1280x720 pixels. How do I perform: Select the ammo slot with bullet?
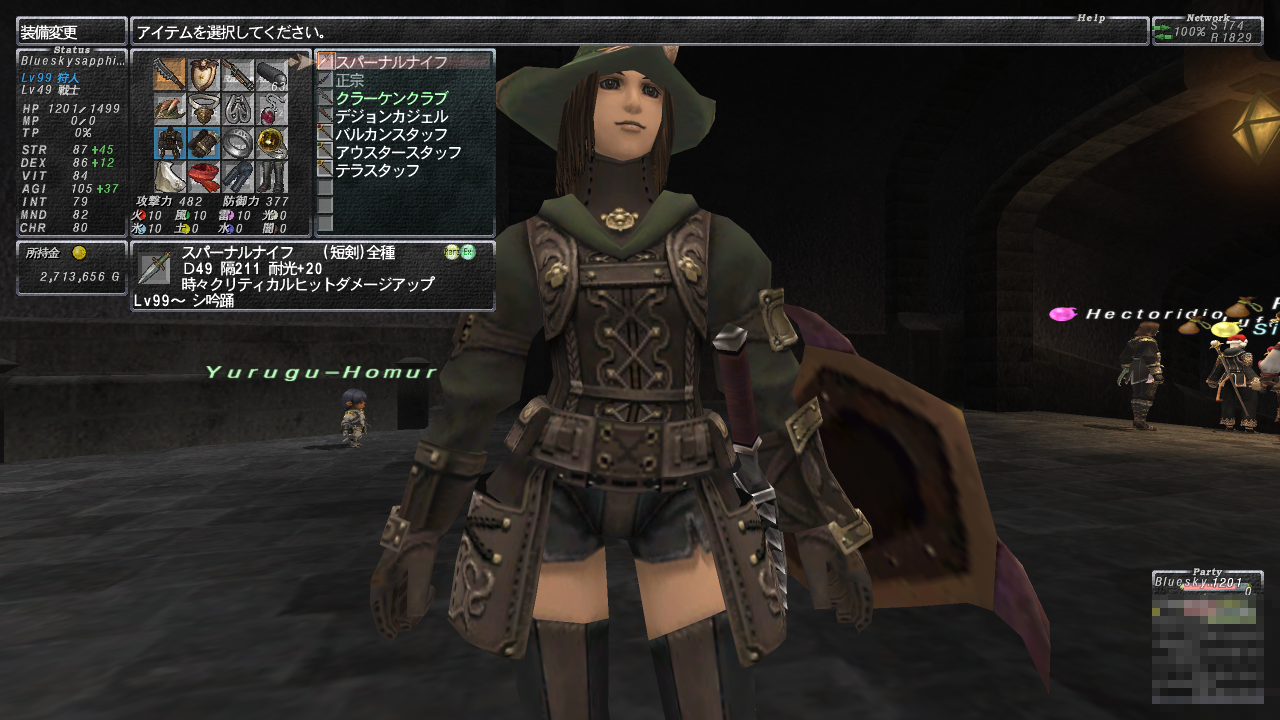point(272,75)
